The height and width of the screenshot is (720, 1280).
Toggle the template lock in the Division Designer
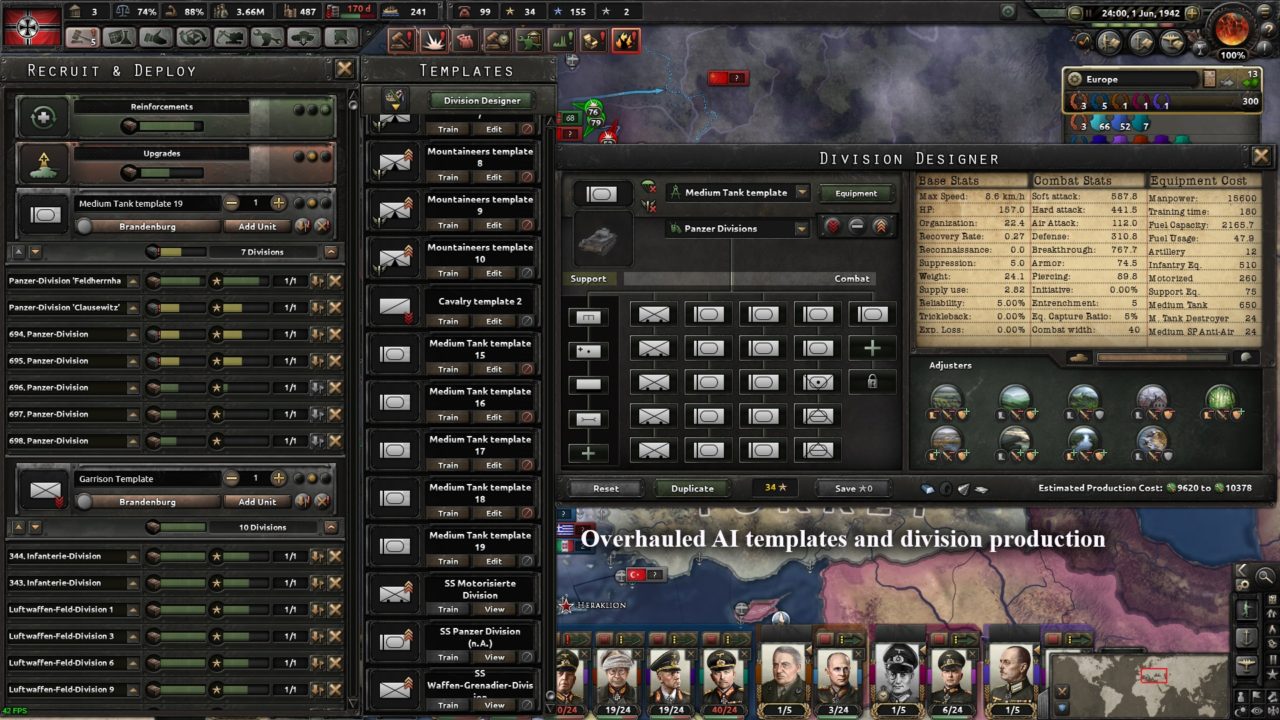pos(871,382)
